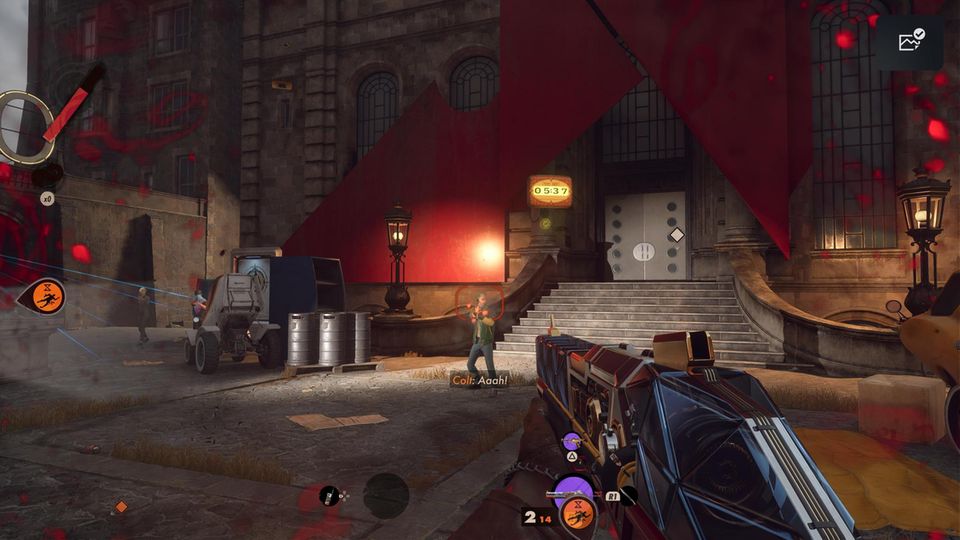Activate the orange slab ability beside ammo

pos(577,514)
